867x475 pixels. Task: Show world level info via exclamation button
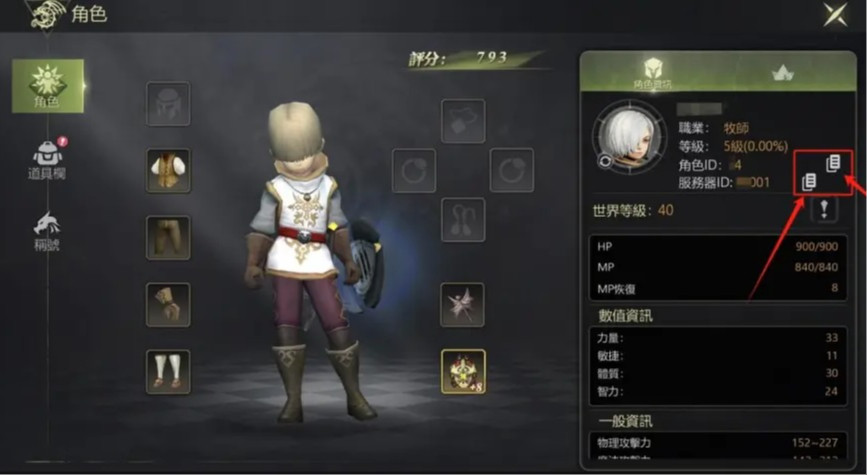[825, 208]
